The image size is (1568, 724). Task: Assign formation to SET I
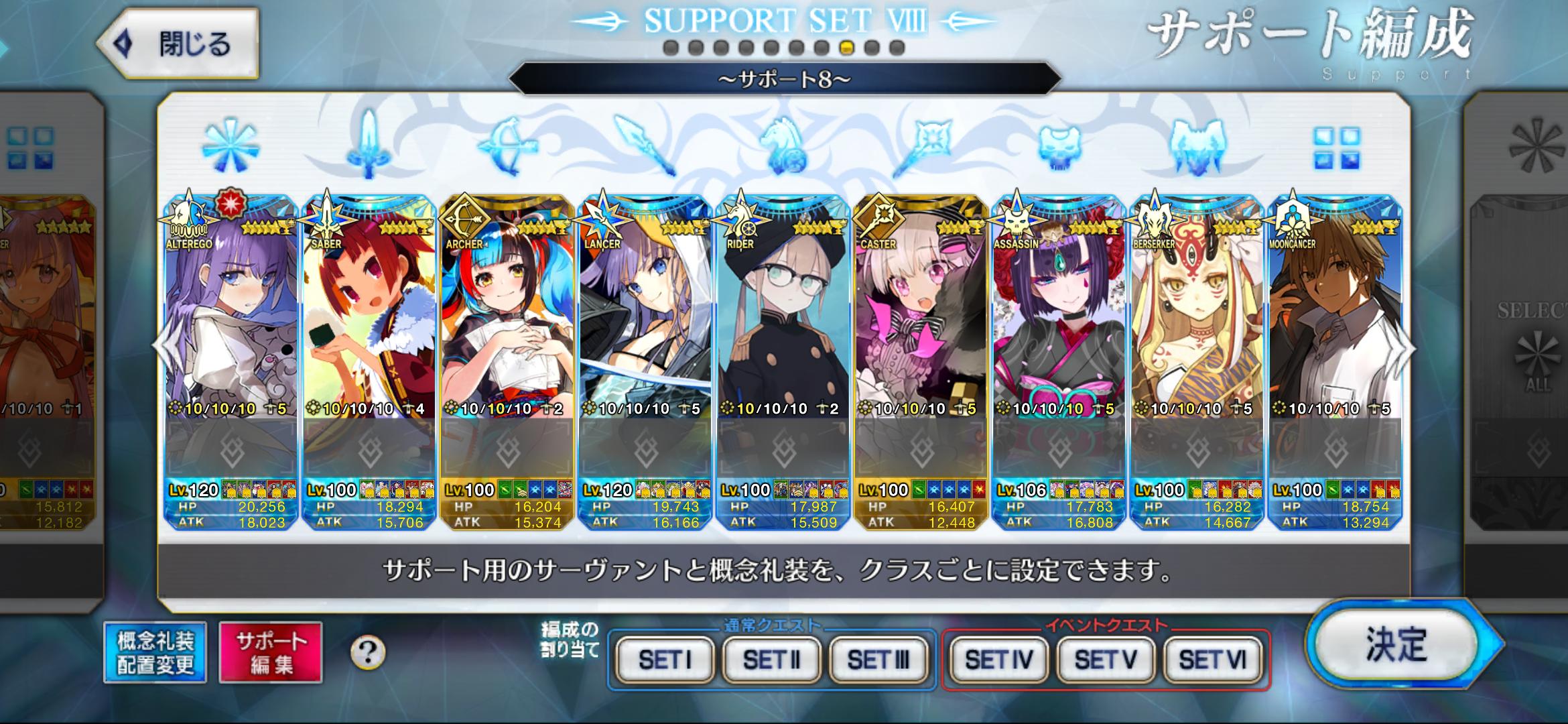[x=665, y=660]
